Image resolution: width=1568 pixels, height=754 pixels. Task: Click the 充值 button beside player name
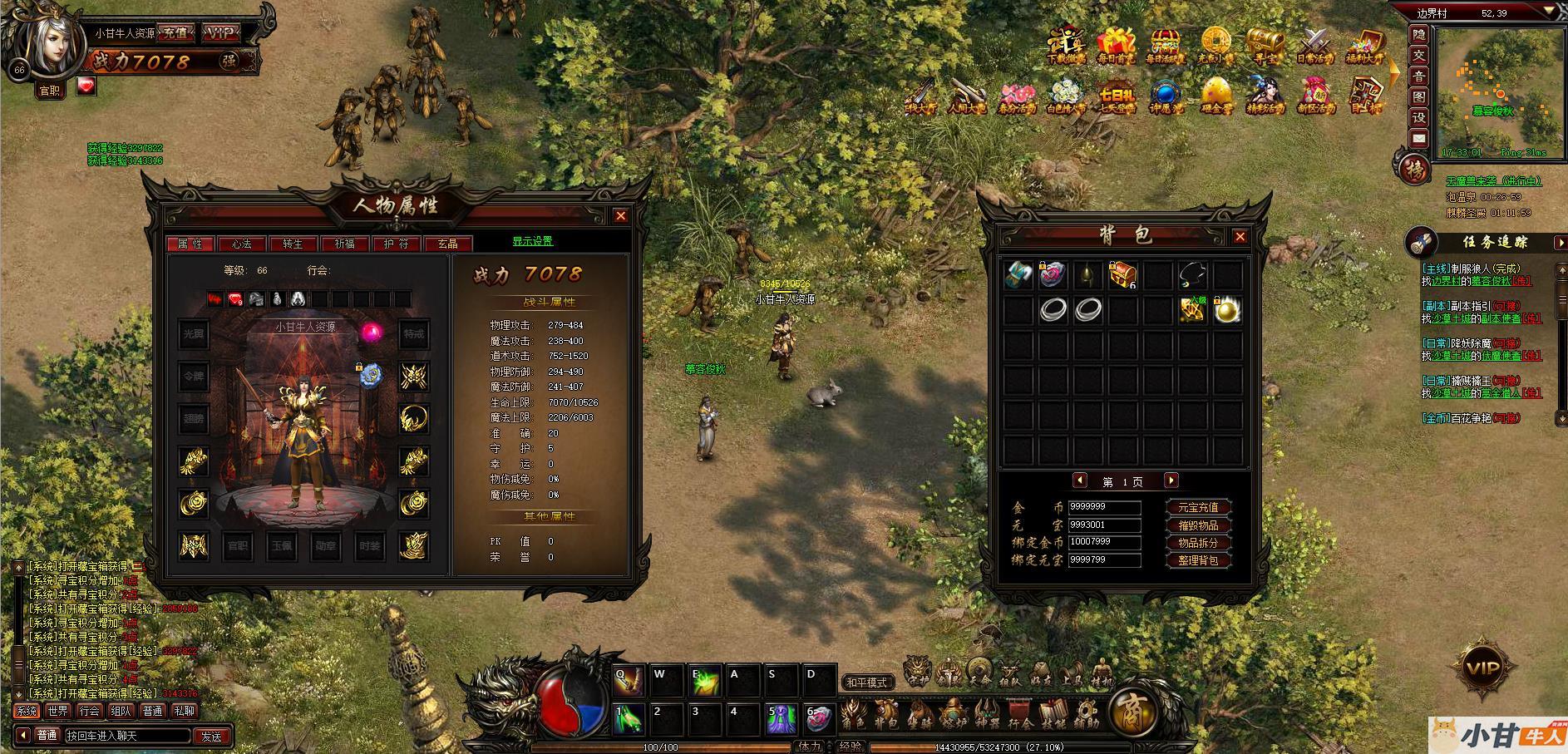[175, 33]
